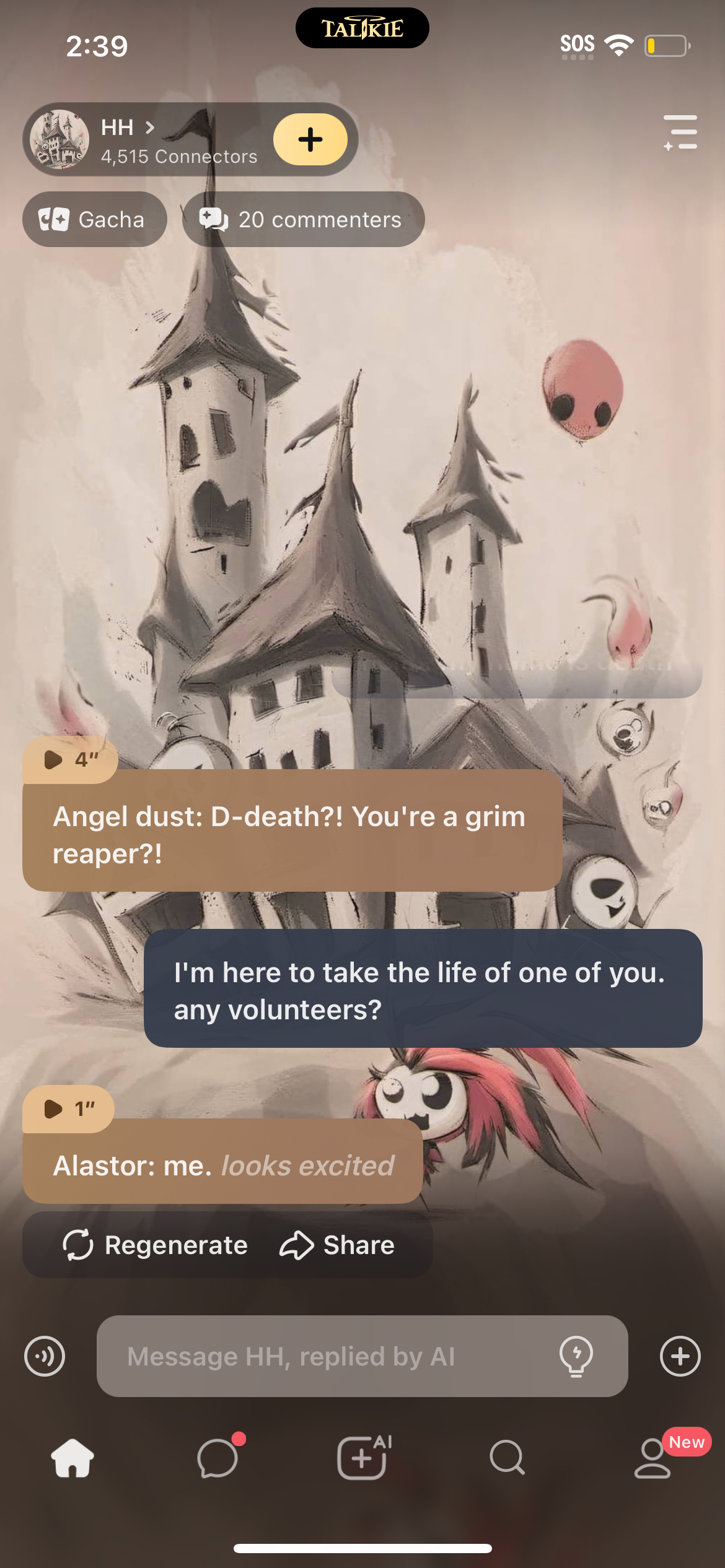Open the AI create tab
The height and width of the screenshot is (1568, 725).
tap(362, 1458)
